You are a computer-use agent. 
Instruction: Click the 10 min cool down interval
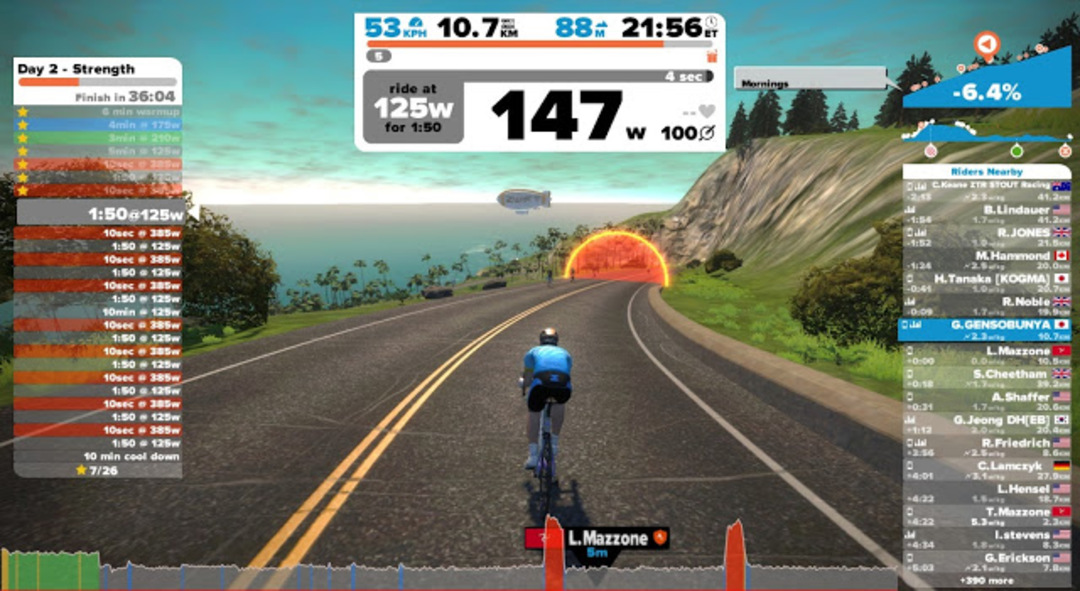point(97,456)
